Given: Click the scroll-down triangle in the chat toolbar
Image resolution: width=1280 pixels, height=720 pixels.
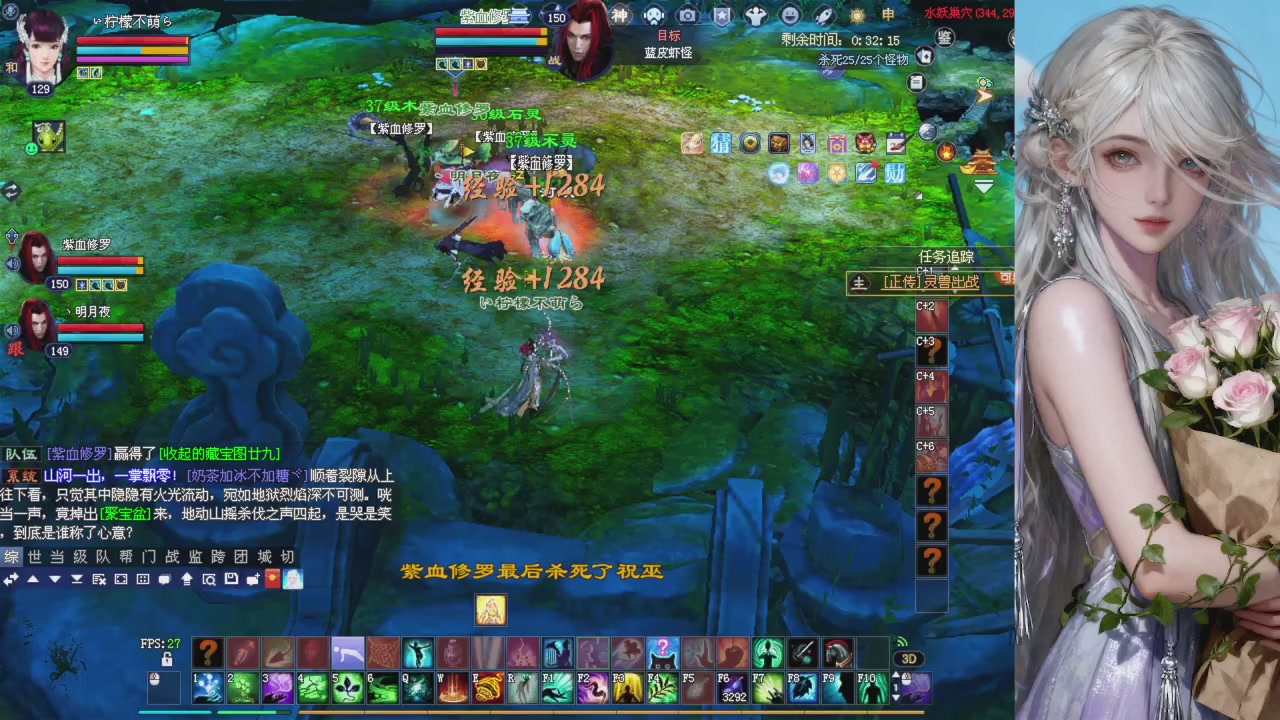Looking at the screenshot, I should [54, 580].
